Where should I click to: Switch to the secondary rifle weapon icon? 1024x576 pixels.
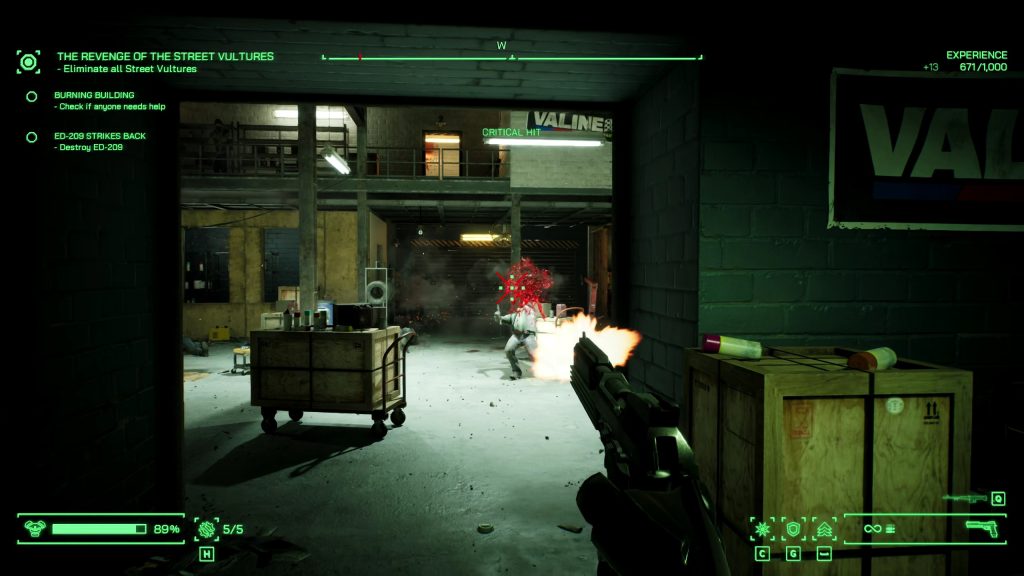tap(965, 498)
